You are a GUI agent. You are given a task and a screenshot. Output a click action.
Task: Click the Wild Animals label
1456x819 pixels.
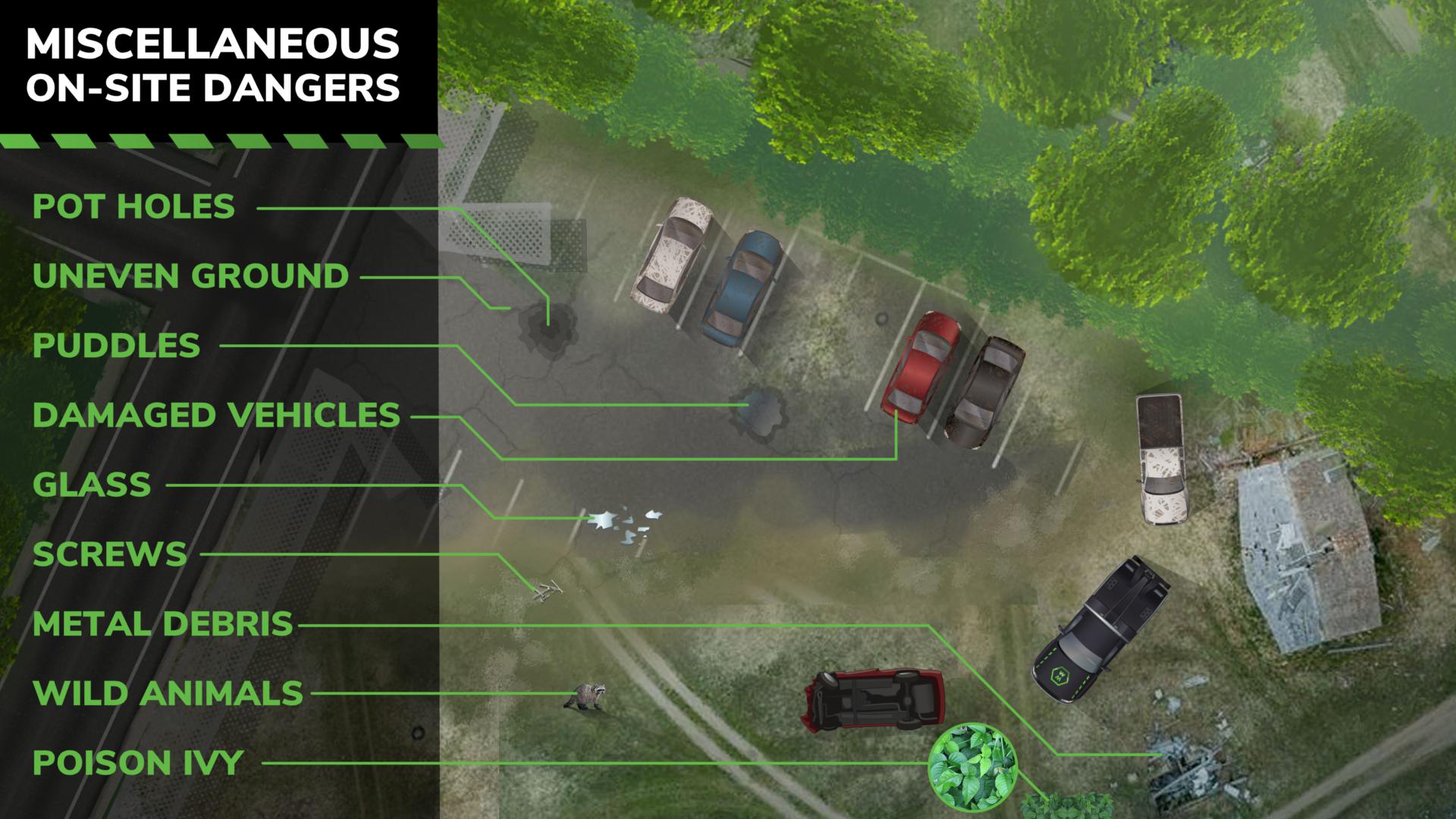pos(168,693)
